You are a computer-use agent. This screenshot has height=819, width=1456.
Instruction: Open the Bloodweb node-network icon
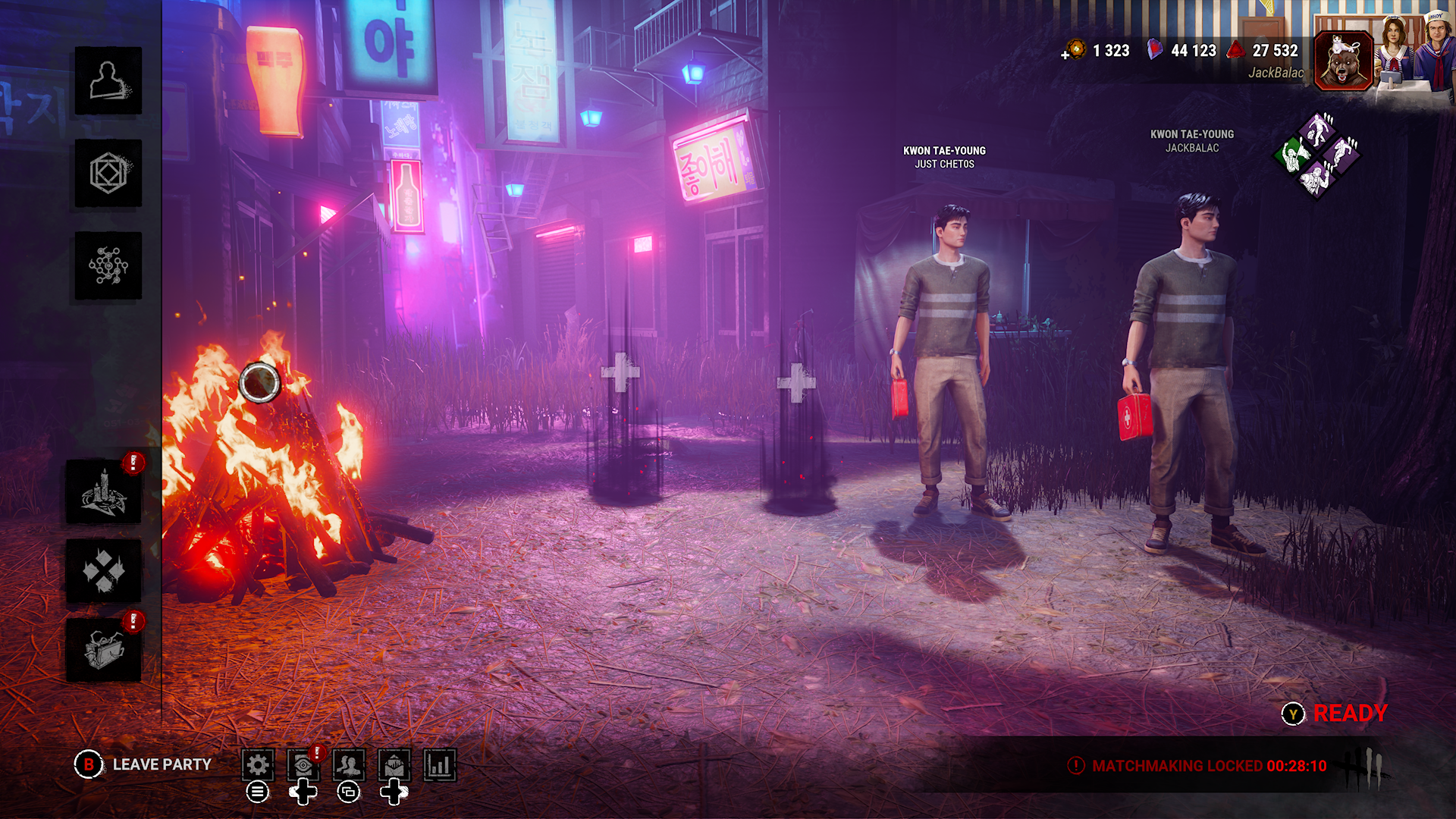coord(108,266)
